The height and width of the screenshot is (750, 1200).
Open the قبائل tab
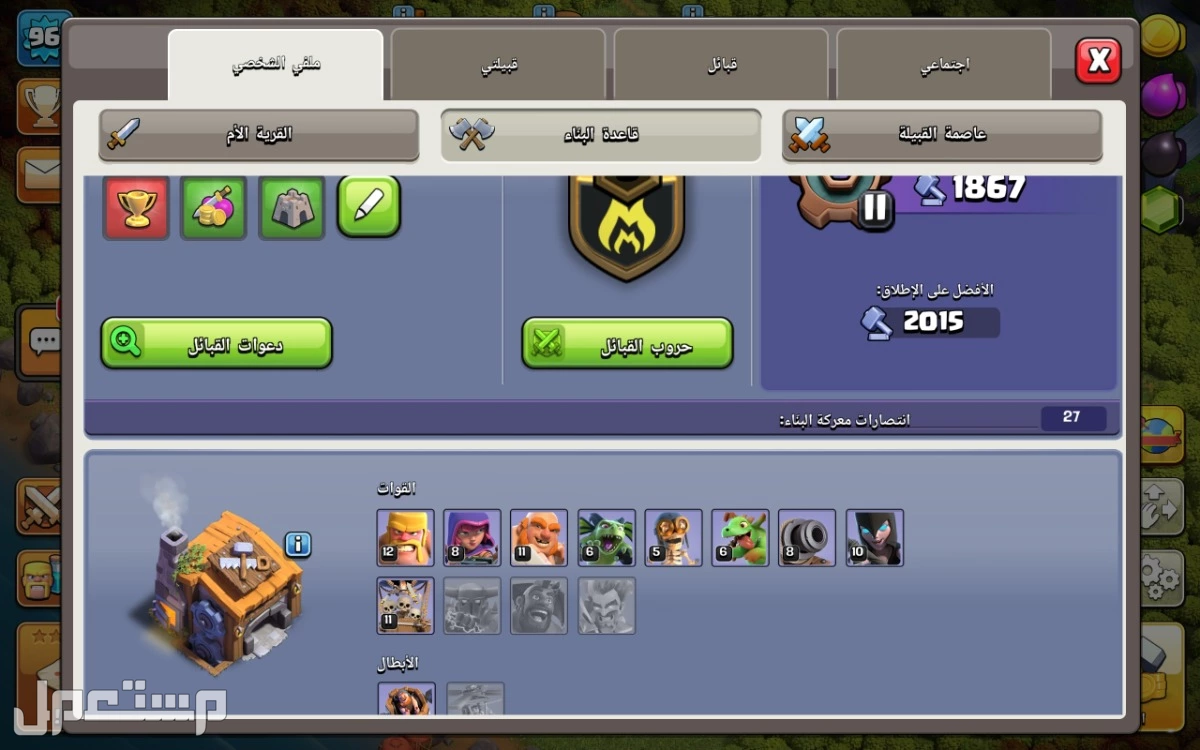click(721, 65)
